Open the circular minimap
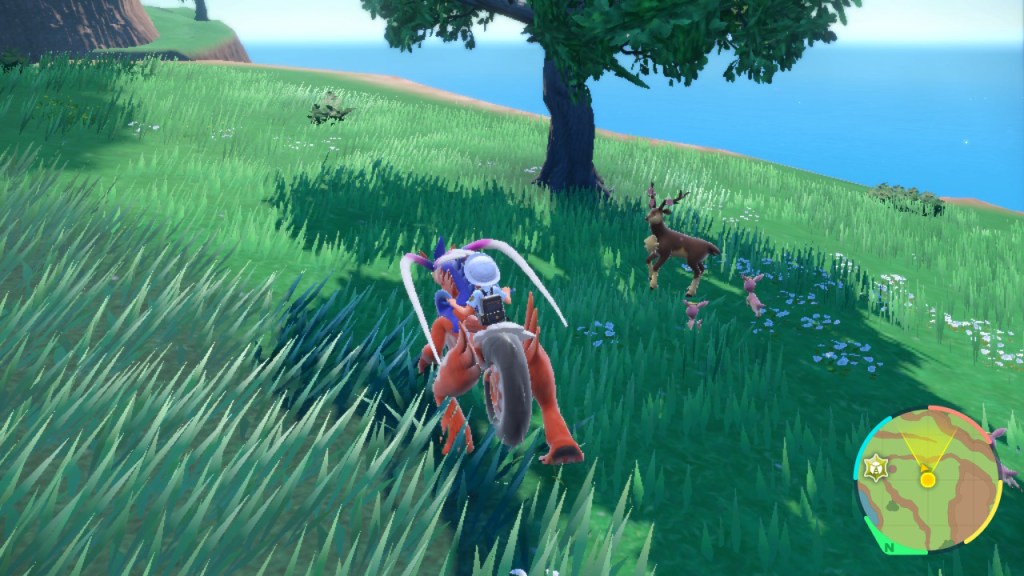The width and height of the screenshot is (1024, 576). [927, 480]
